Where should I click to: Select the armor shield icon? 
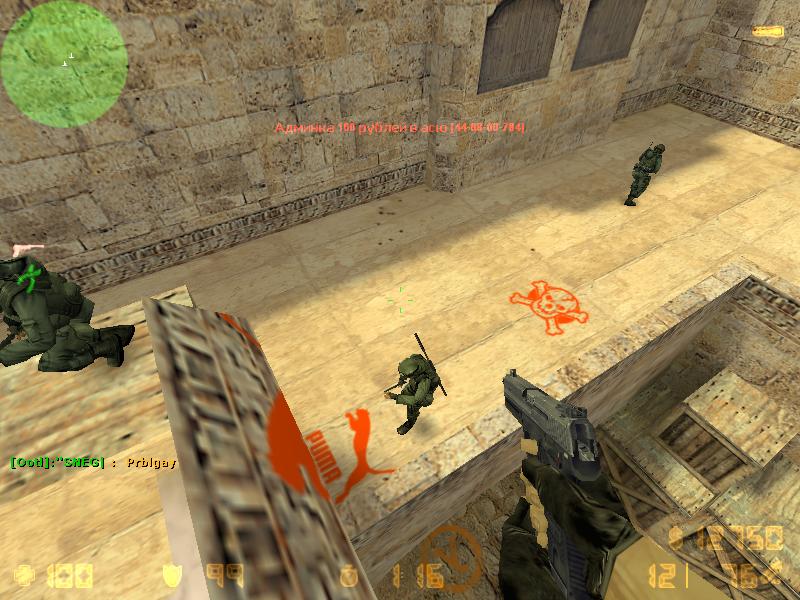click(172, 576)
